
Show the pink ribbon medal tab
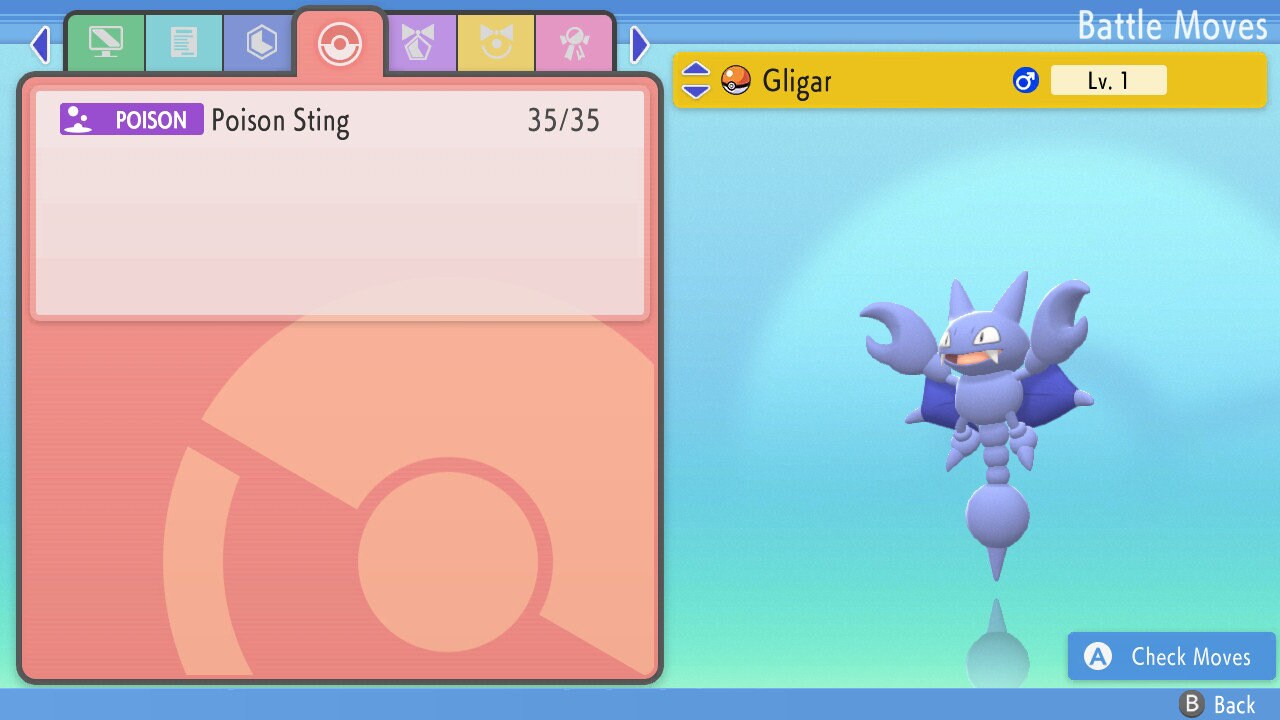pyautogui.click(x=574, y=42)
